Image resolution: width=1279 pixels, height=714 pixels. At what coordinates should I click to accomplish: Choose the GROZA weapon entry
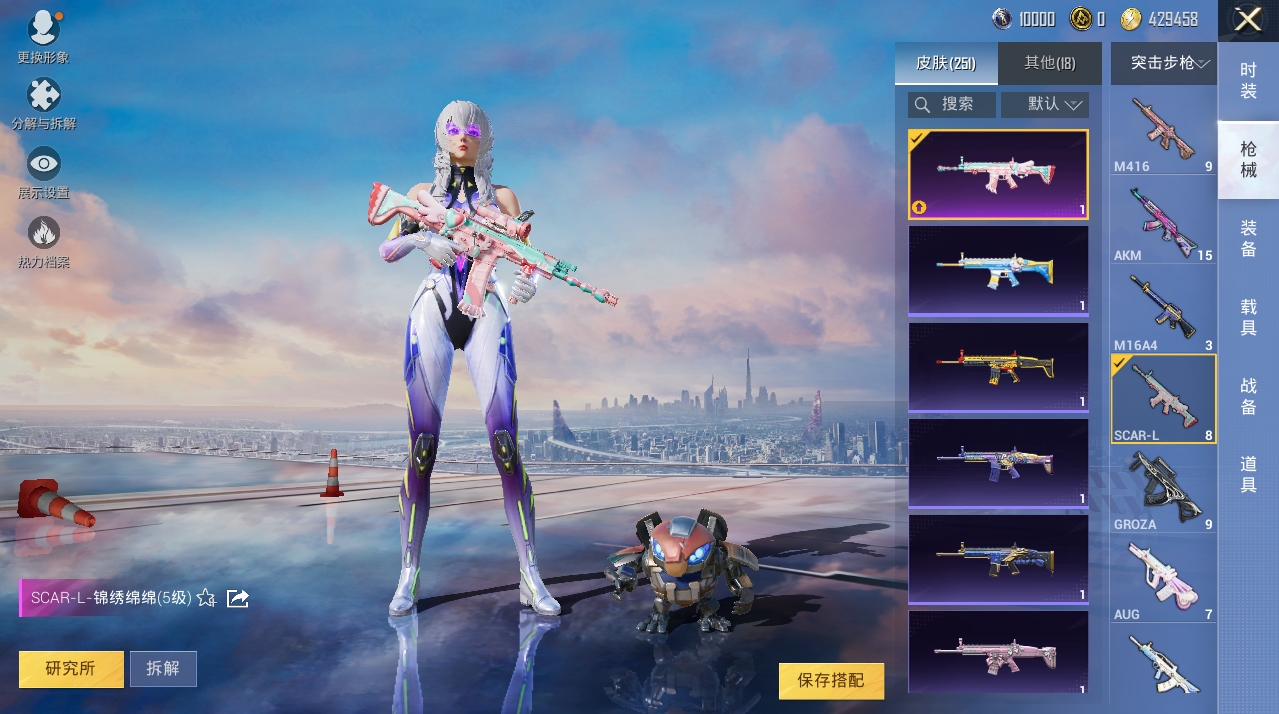pyautogui.click(x=1164, y=490)
